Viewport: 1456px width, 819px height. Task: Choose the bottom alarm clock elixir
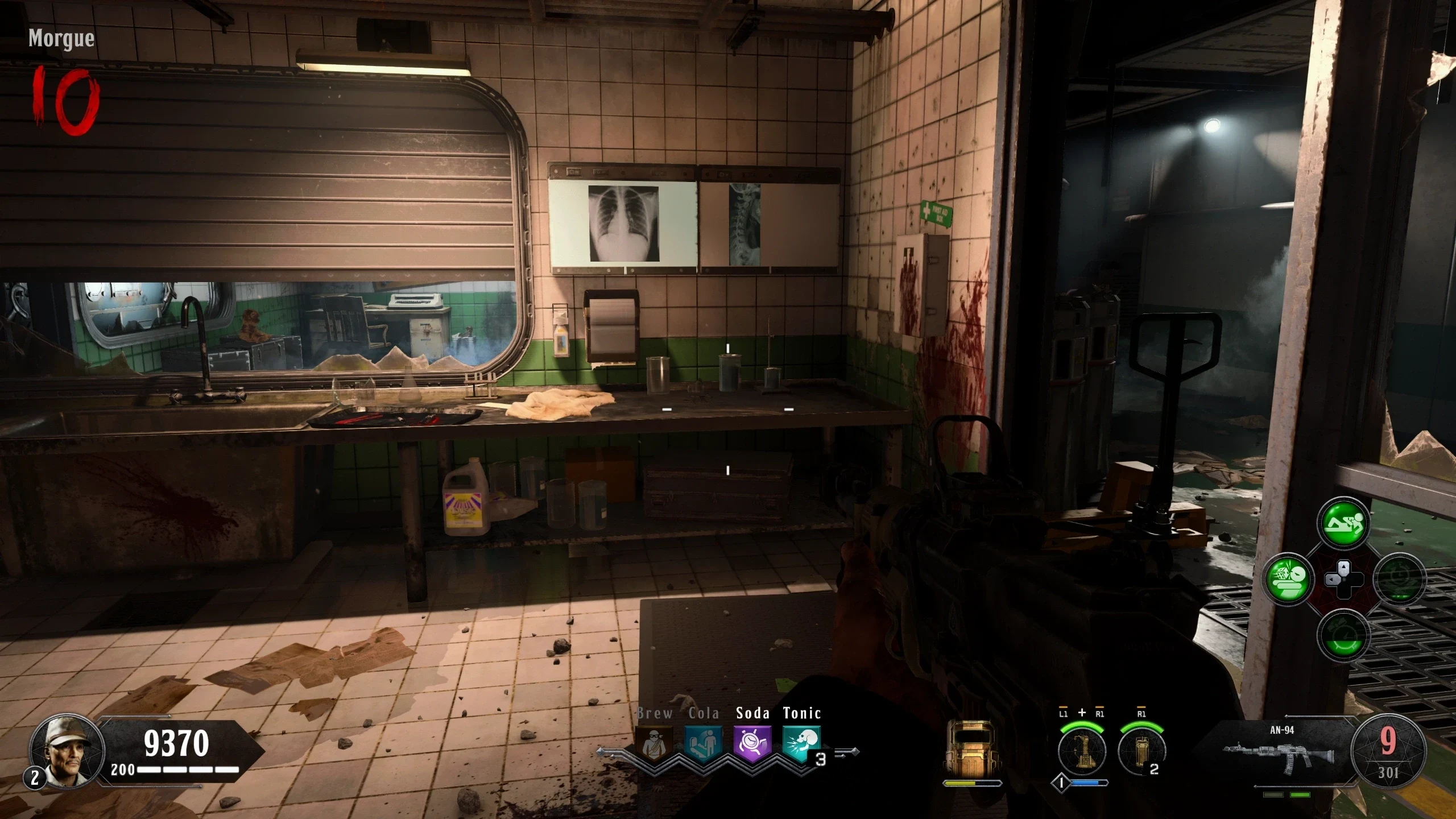pyautogui.click(x=1343, y=635)
